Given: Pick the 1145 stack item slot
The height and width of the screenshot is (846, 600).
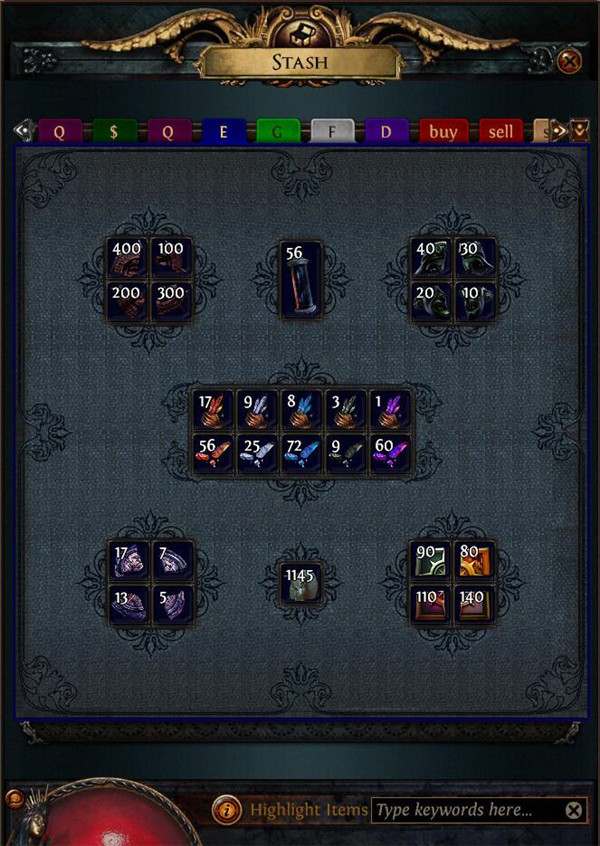Looking at the screenshot, I should [301, 582].
